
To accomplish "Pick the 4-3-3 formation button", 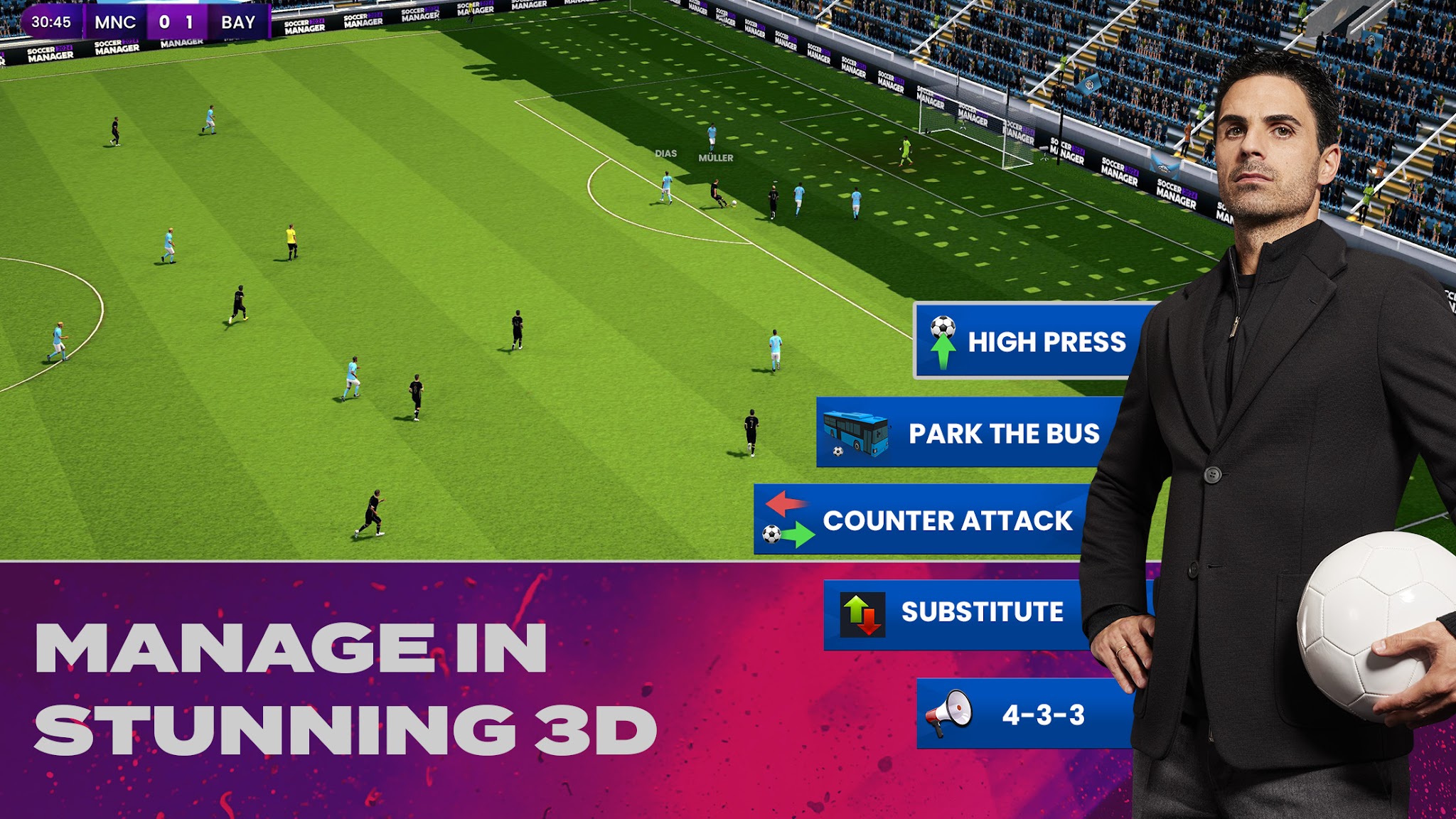I will (x=1024, y=714).
